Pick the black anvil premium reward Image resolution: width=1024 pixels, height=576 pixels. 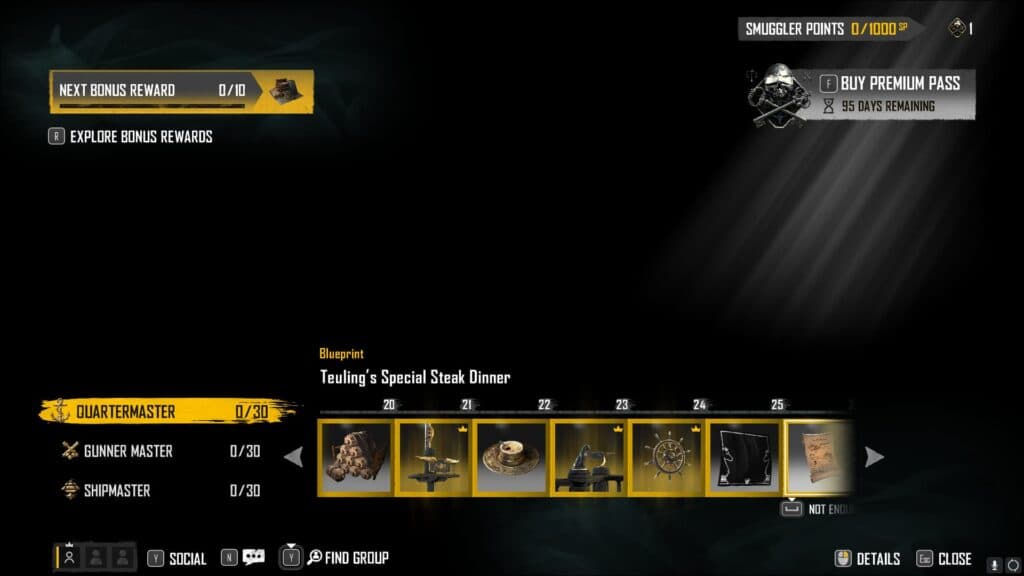[x=589, y=457]
